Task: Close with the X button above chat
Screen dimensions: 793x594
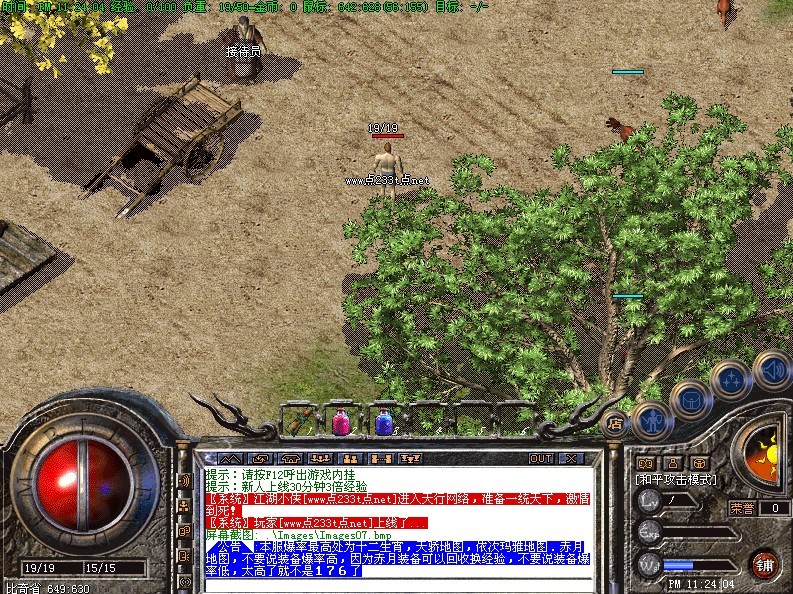Action: (569, 458)
